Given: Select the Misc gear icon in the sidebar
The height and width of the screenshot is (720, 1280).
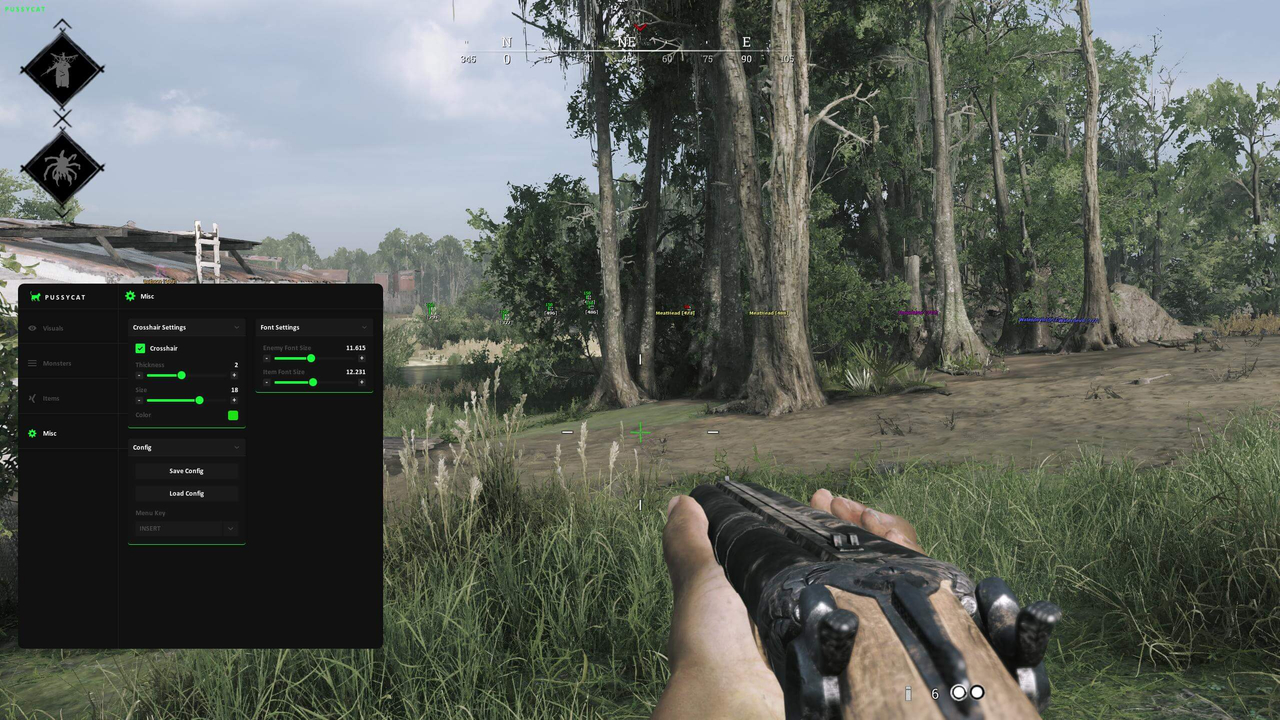Looking at the screenshot, I should coord(32,433).
